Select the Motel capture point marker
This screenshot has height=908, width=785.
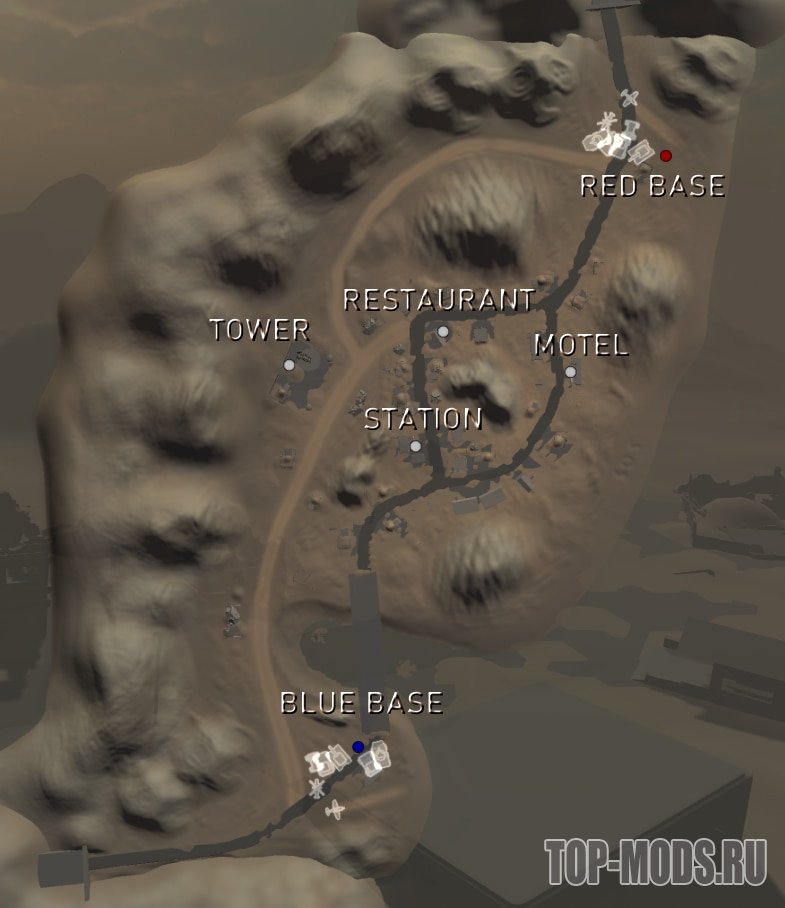570,372
